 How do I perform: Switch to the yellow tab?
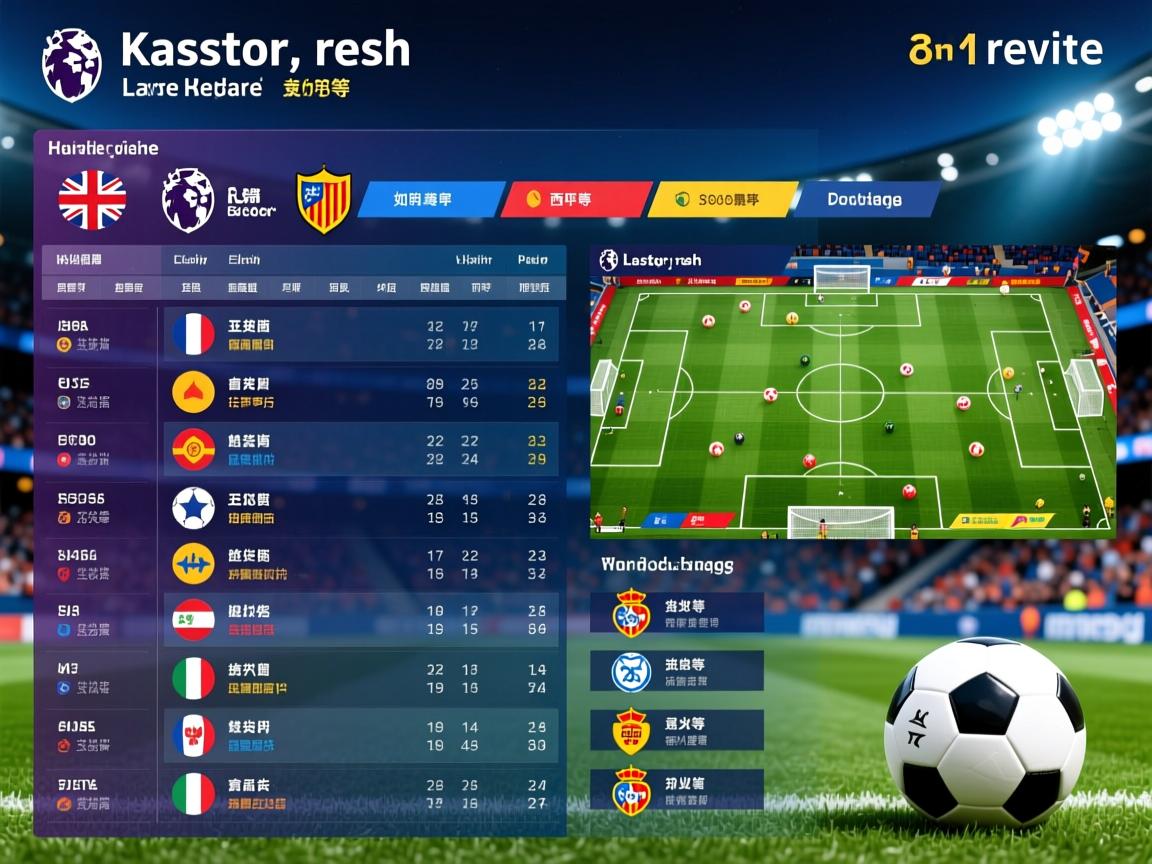click(721, 200)
